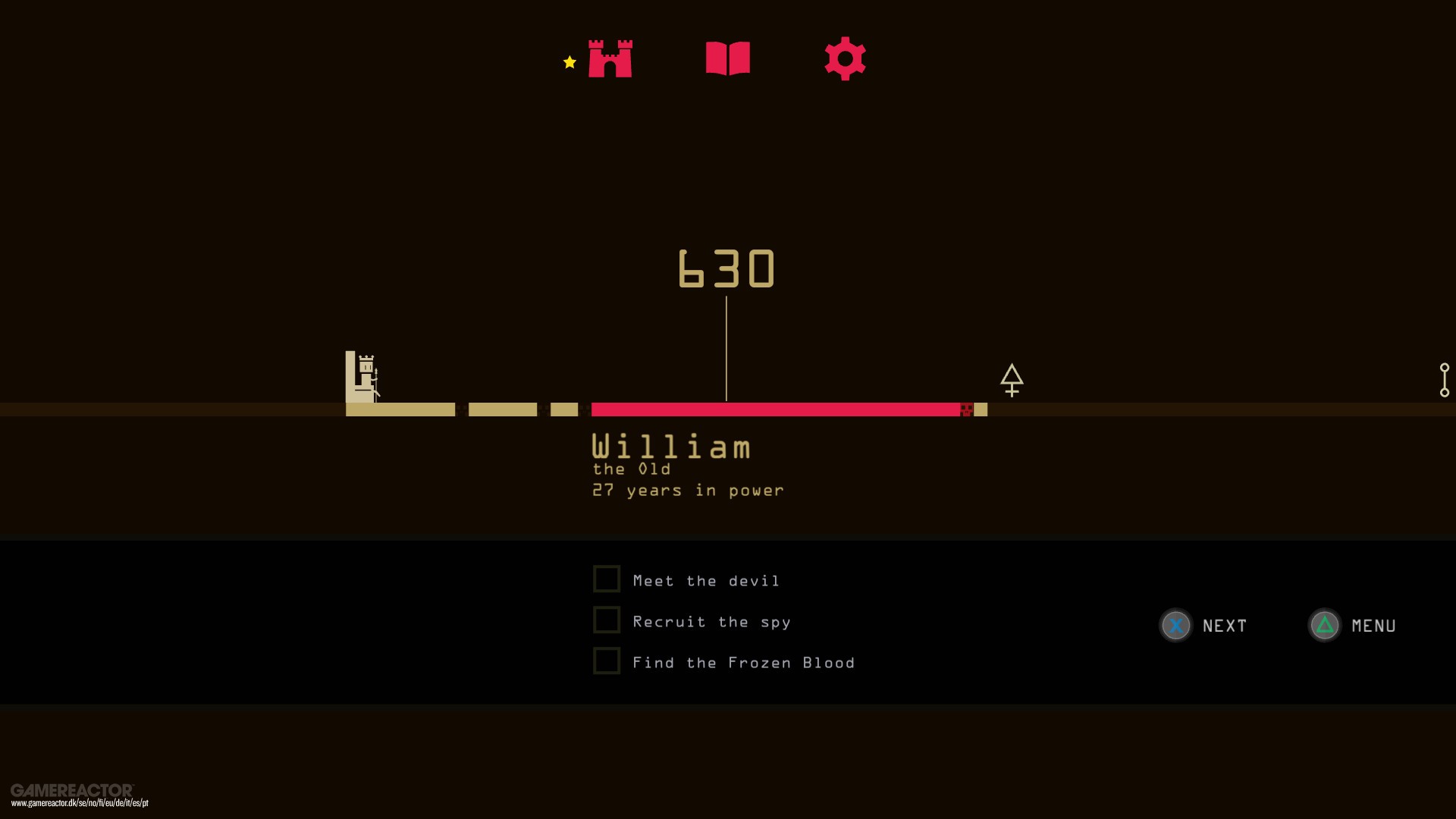Click NEXT to advance the timeline

point(1224,626)
